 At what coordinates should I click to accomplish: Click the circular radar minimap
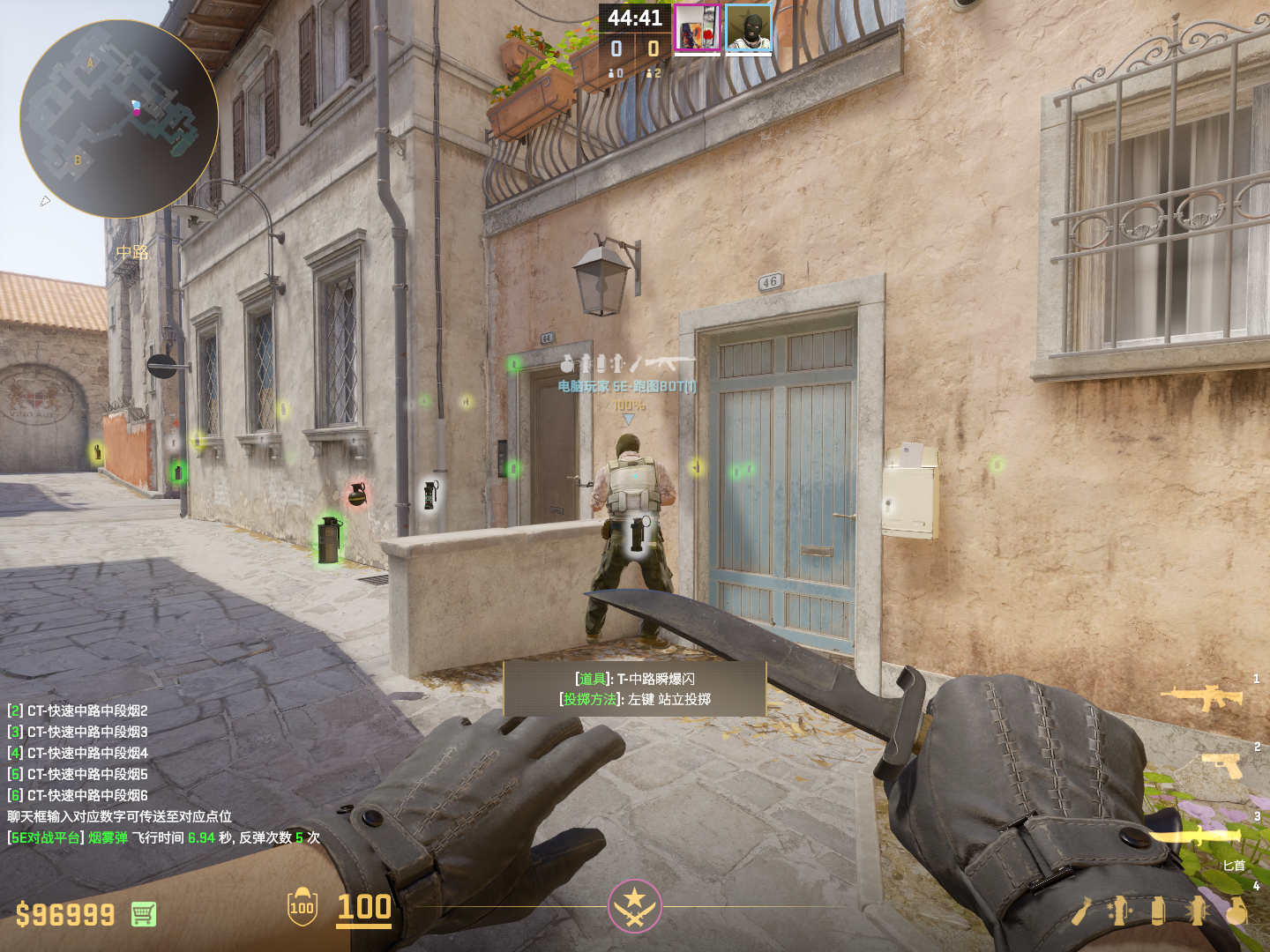pyautogui.click(x=119, y=119)
